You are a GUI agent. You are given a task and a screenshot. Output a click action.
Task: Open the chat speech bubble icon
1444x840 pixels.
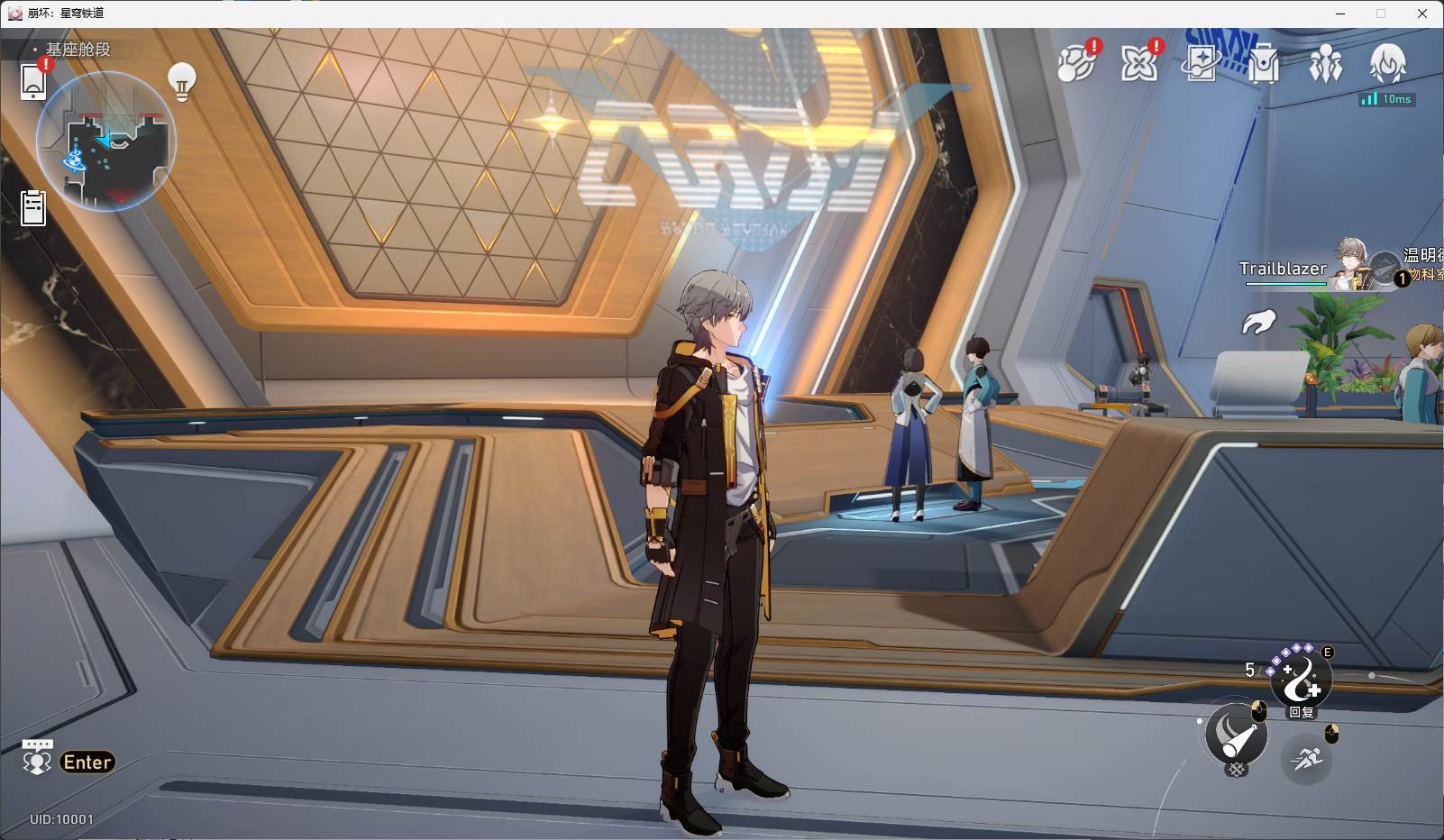(x=37, y=759)
